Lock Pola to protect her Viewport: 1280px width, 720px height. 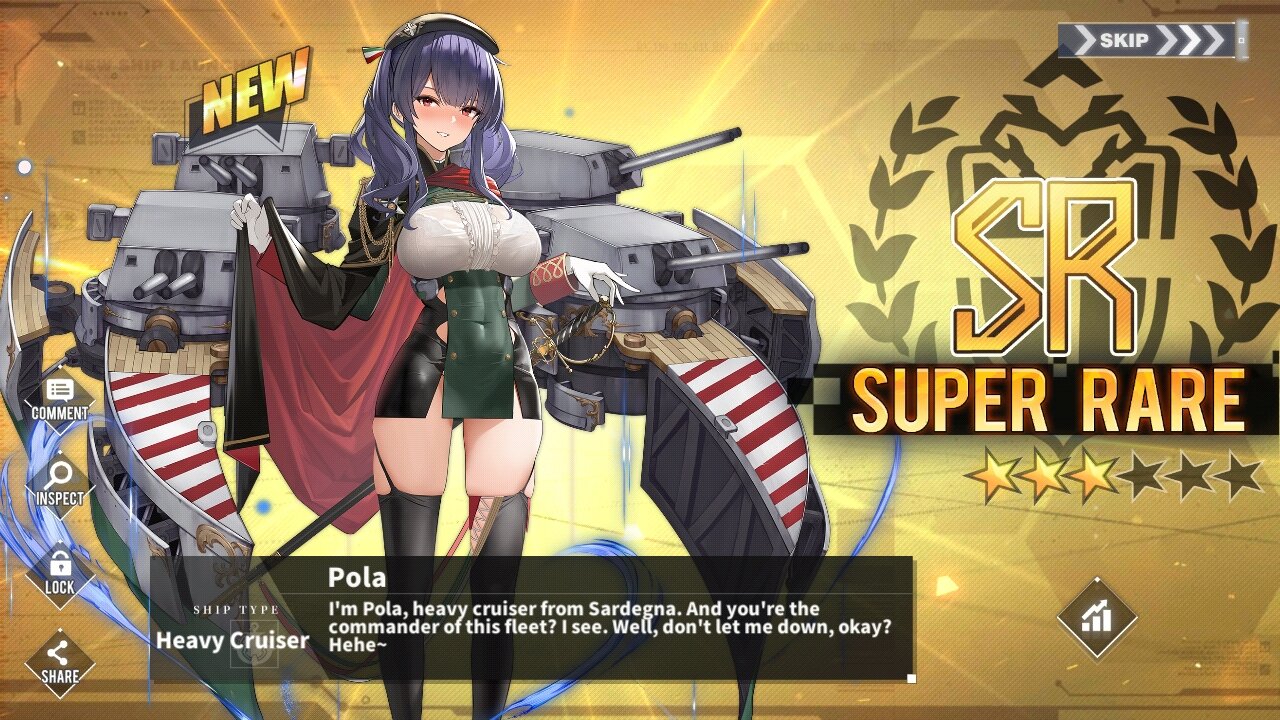pyautogui.click(x=59, y=572)
